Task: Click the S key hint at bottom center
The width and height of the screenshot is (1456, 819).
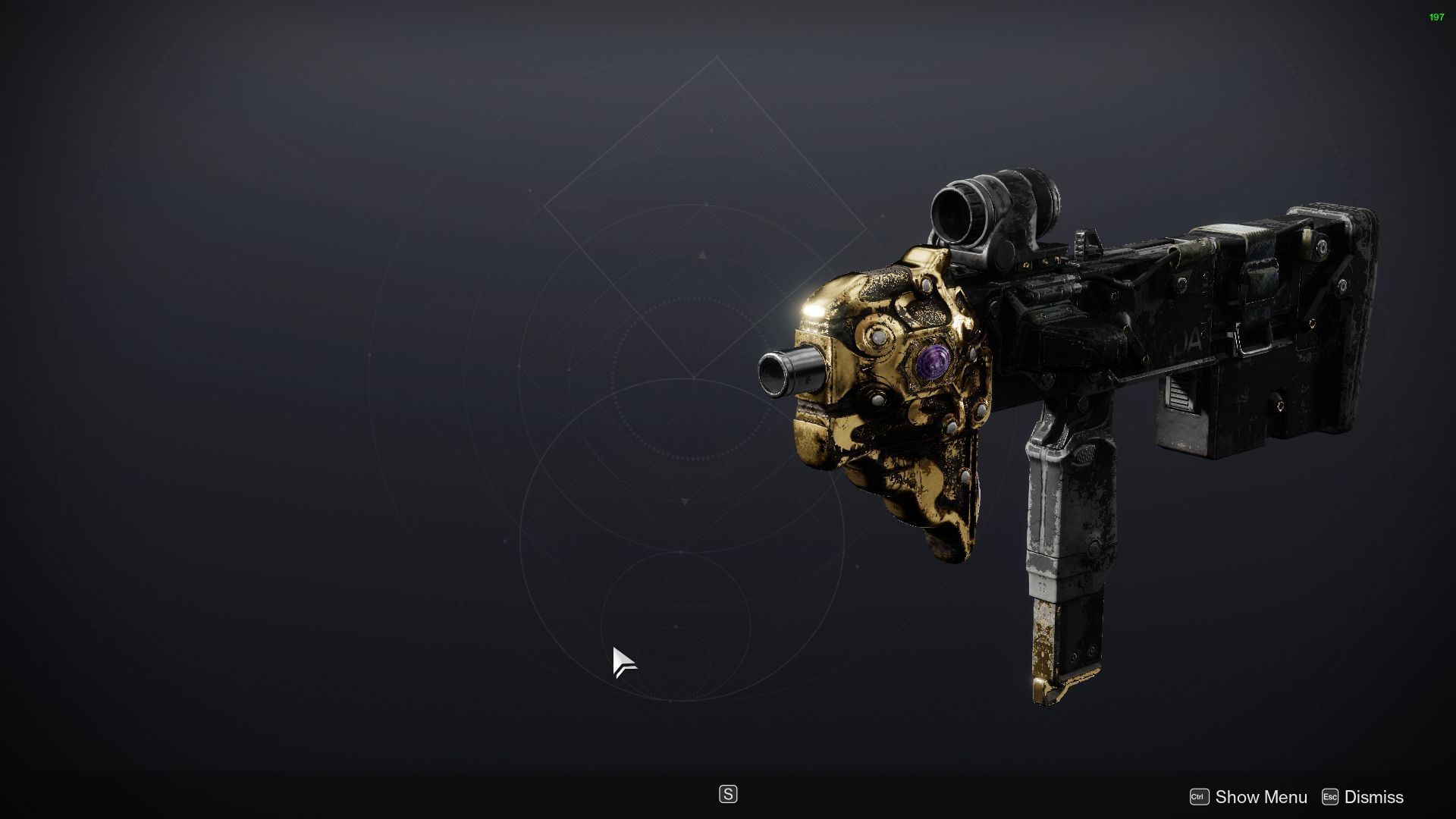Action: [727, 794]
